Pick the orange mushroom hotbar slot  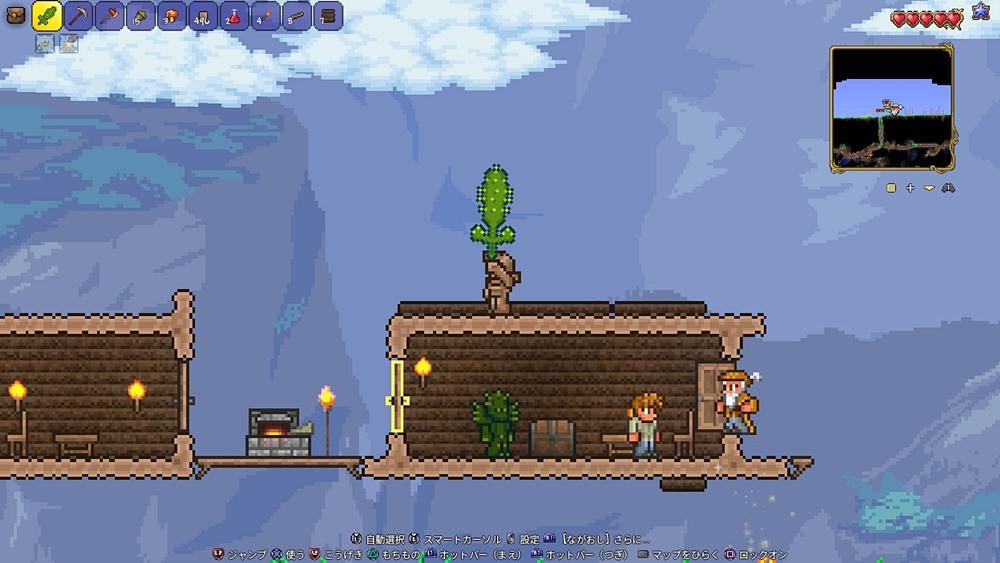[171, 16]
